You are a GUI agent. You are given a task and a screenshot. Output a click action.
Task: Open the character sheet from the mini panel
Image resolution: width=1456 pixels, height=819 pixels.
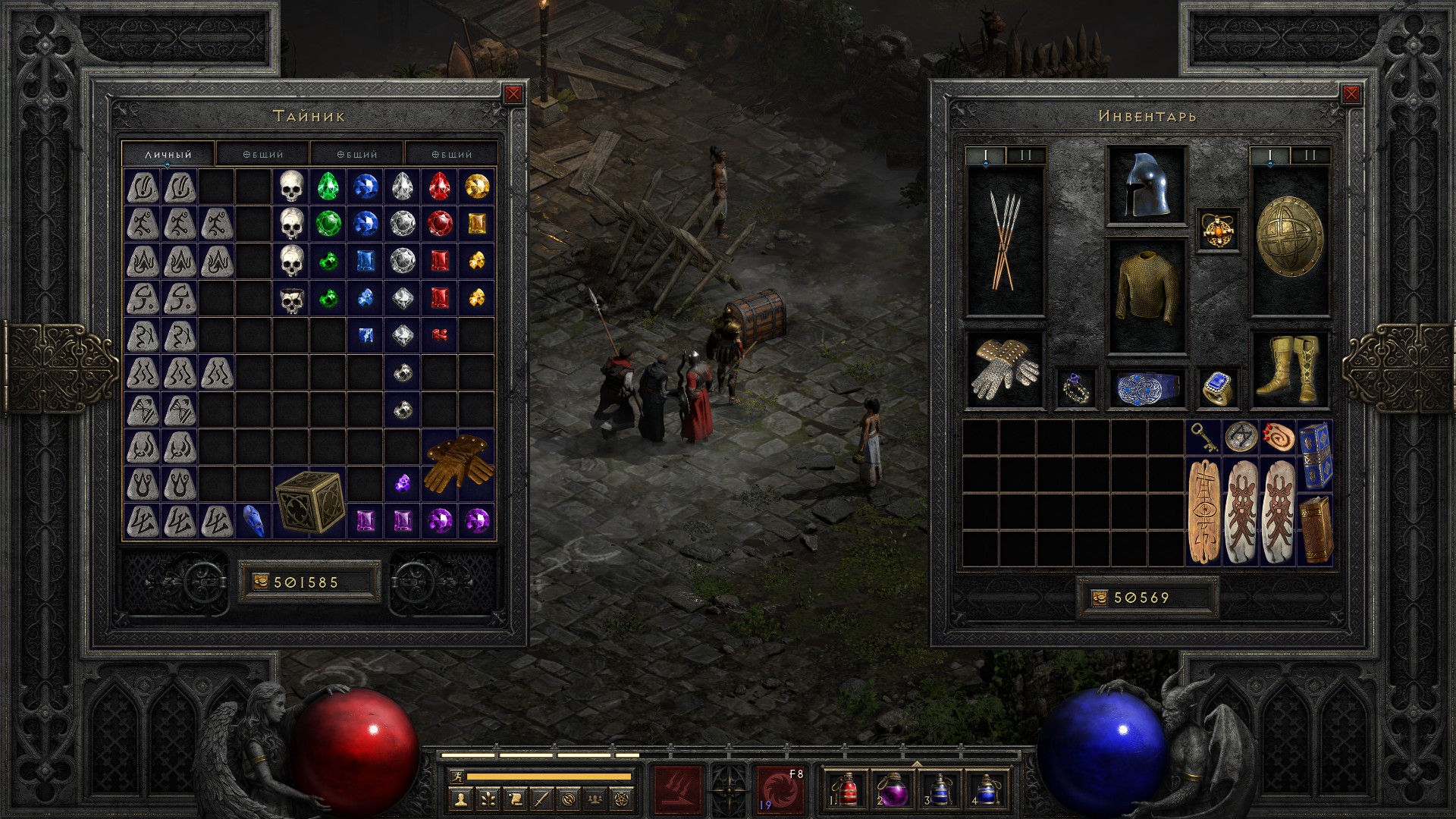point(460,799)
